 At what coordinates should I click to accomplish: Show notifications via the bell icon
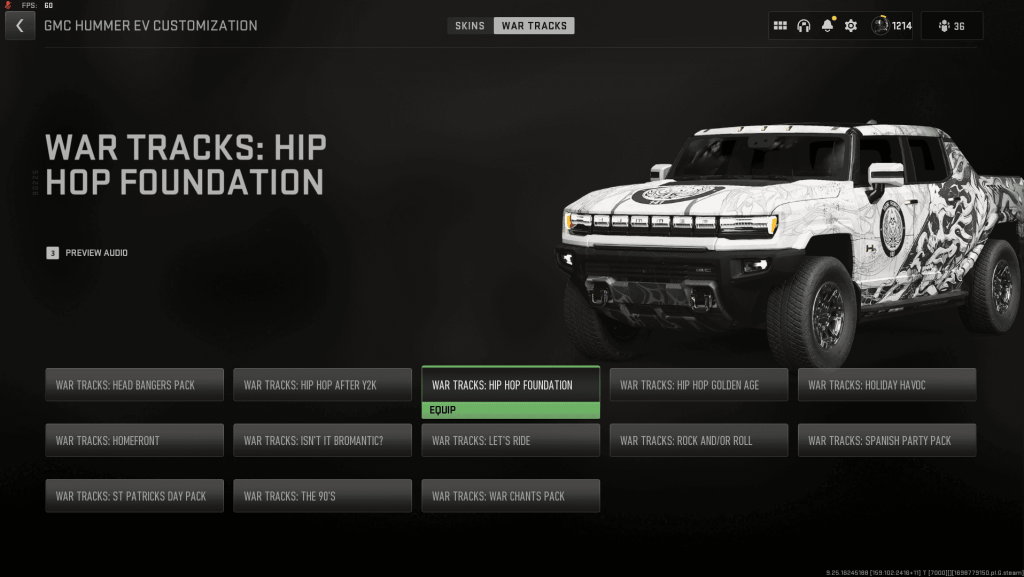click(827, 26)
